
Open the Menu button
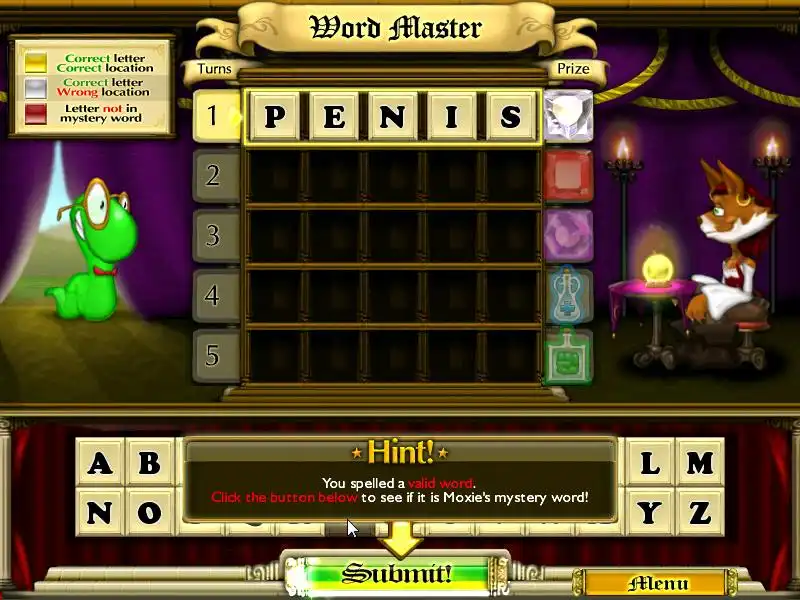click(657, 583)
